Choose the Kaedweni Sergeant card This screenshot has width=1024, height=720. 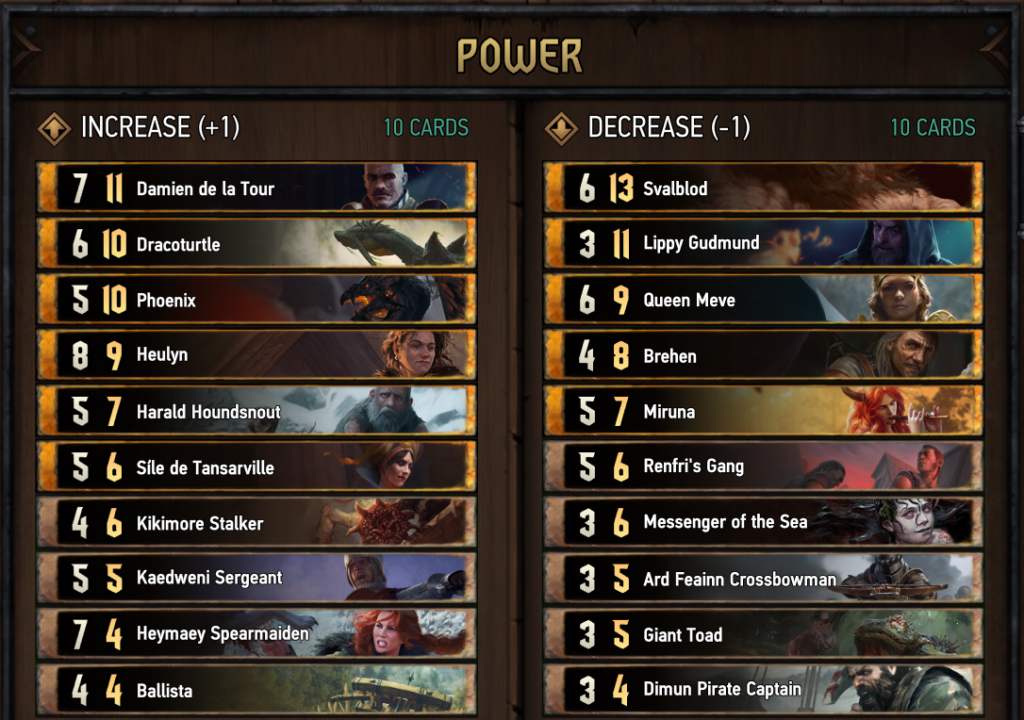[256, 578]
